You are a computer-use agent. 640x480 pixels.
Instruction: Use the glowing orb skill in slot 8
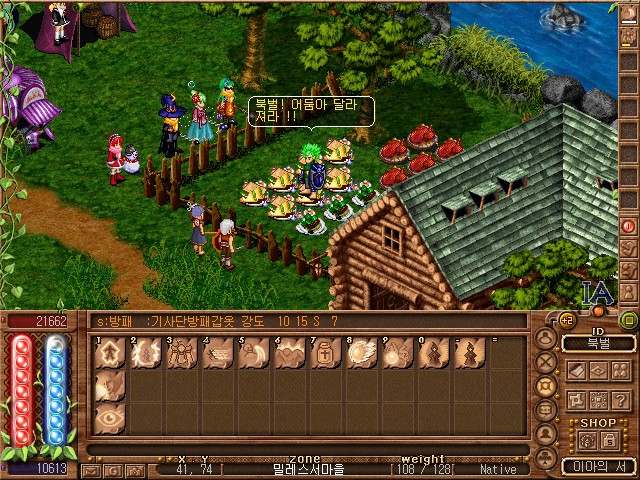coord(360,354)
